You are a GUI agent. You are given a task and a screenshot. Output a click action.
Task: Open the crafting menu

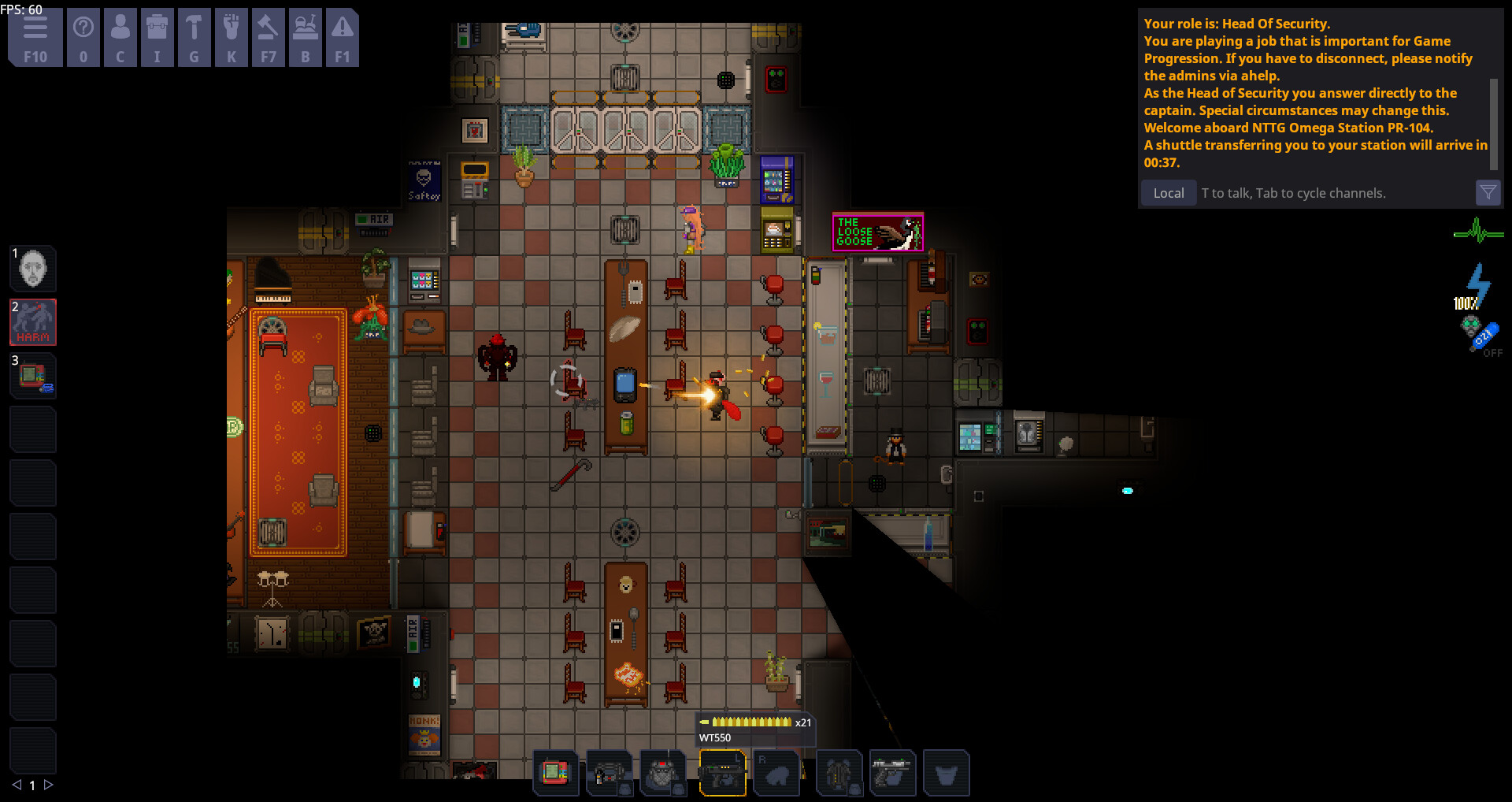click(x=195, y=36)
